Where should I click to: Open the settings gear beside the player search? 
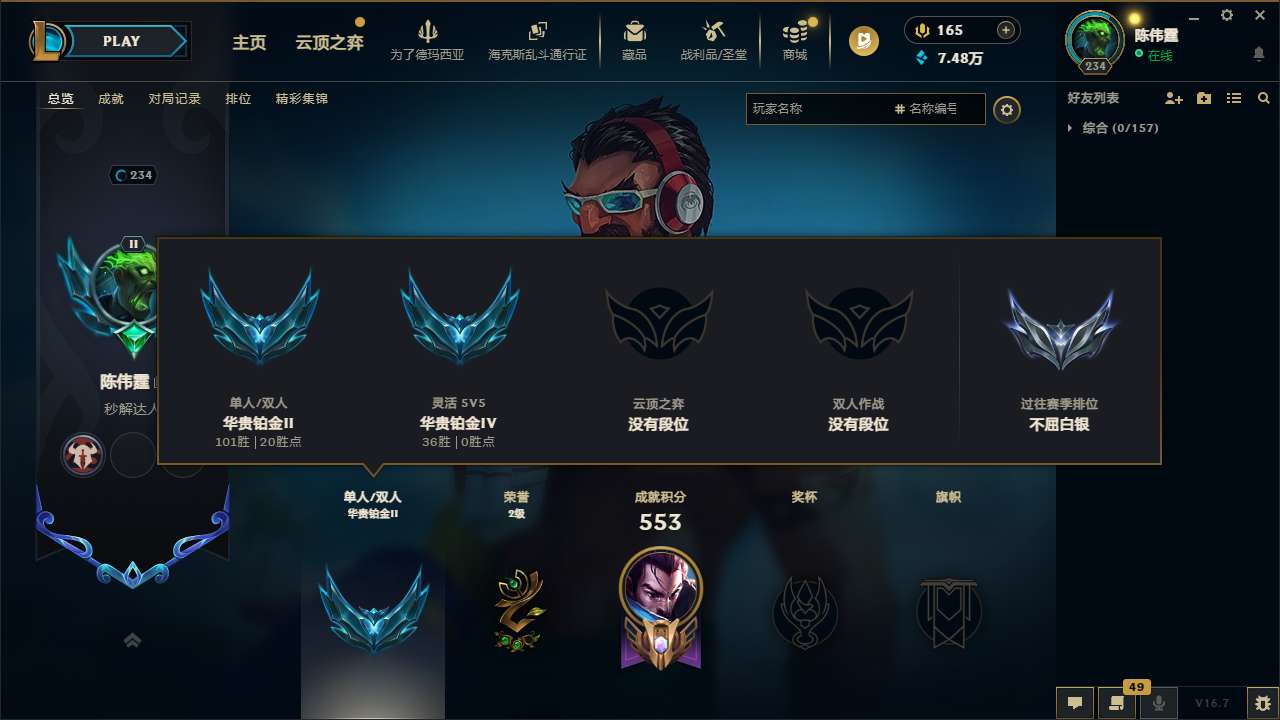tap(1007, 110)
